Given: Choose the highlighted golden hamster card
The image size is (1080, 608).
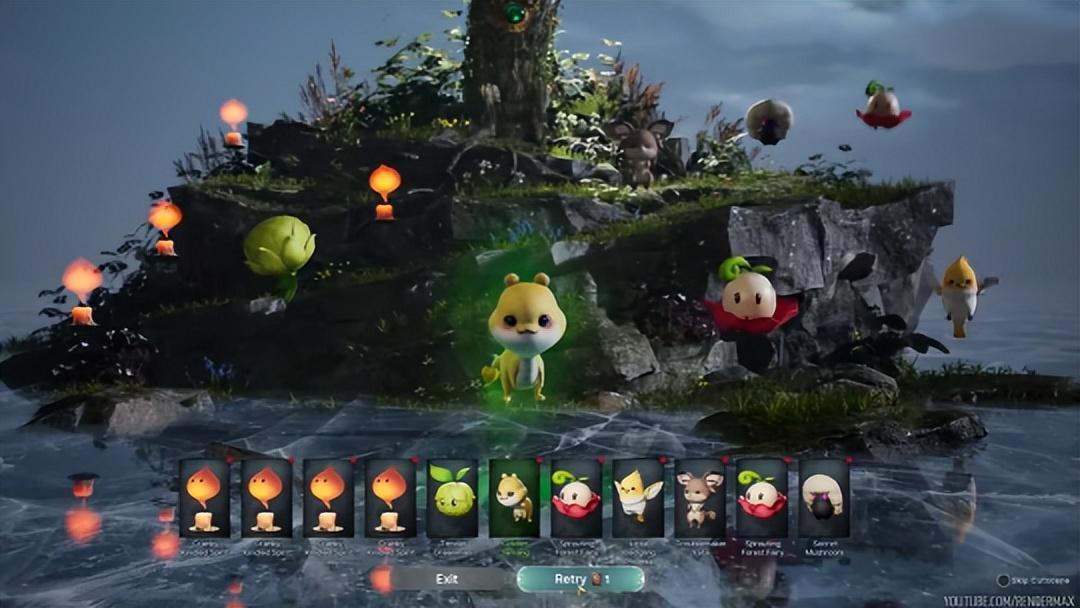Looking at the screenshot, I should coord(514,497).
